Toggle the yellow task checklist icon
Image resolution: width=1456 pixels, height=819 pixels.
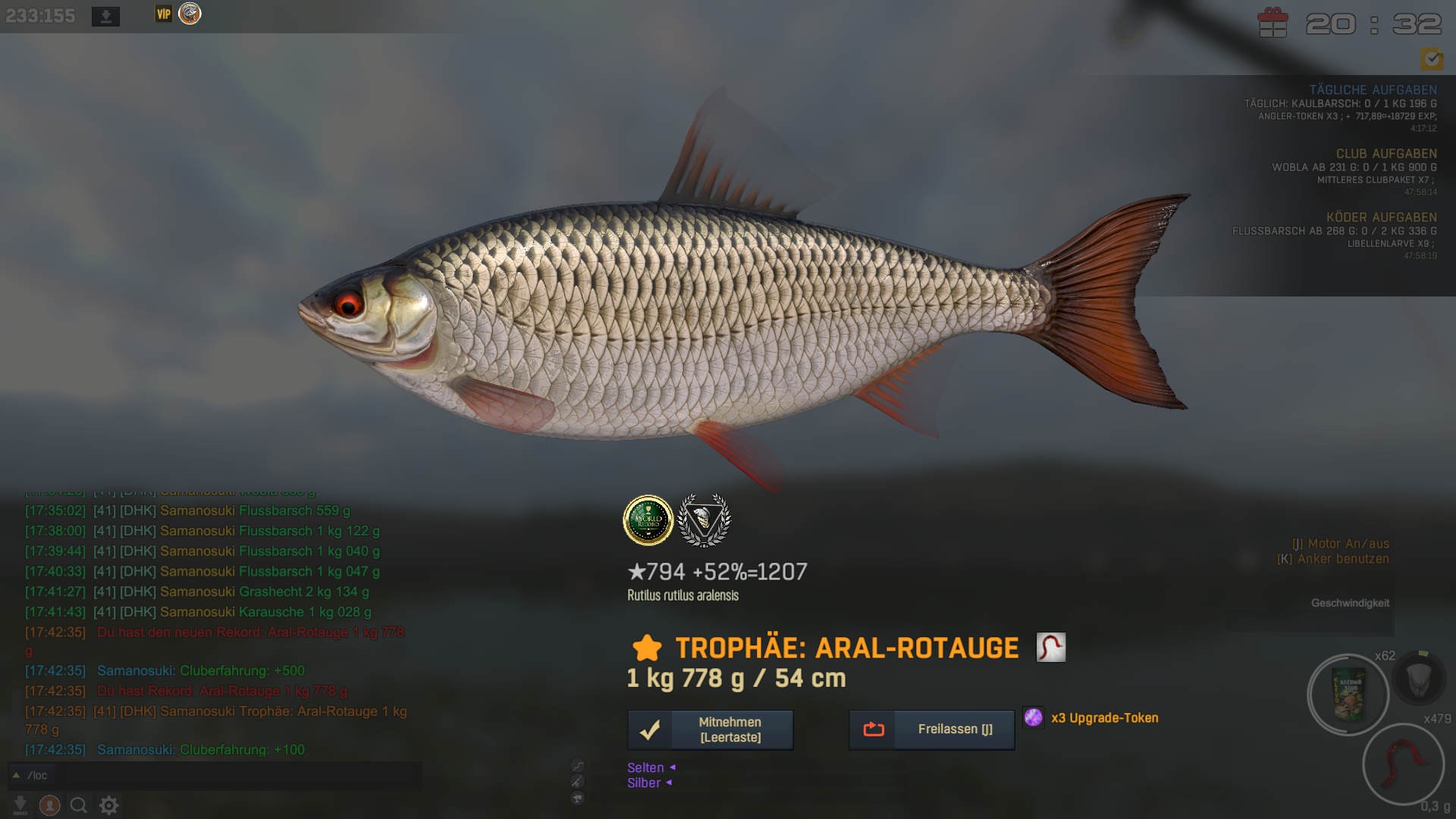tap(1432, 58)
